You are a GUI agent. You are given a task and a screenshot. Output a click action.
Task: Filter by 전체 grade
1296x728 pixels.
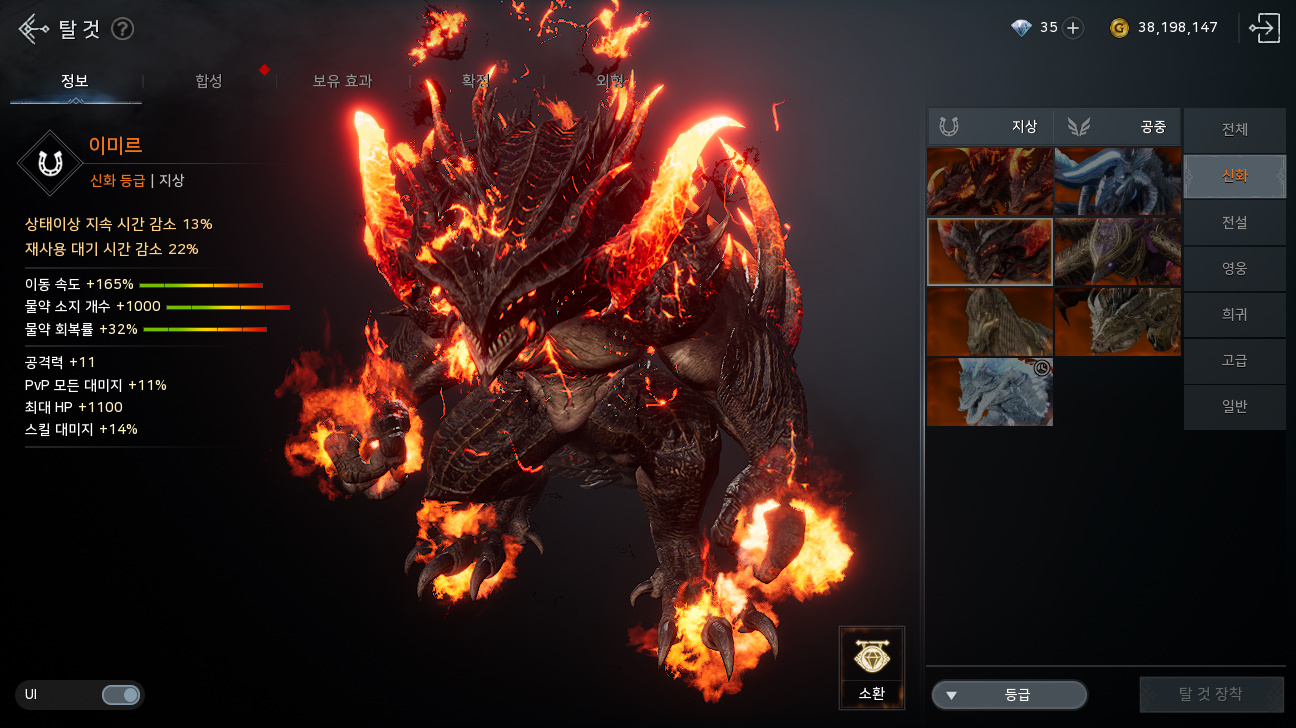(1234, 130)
